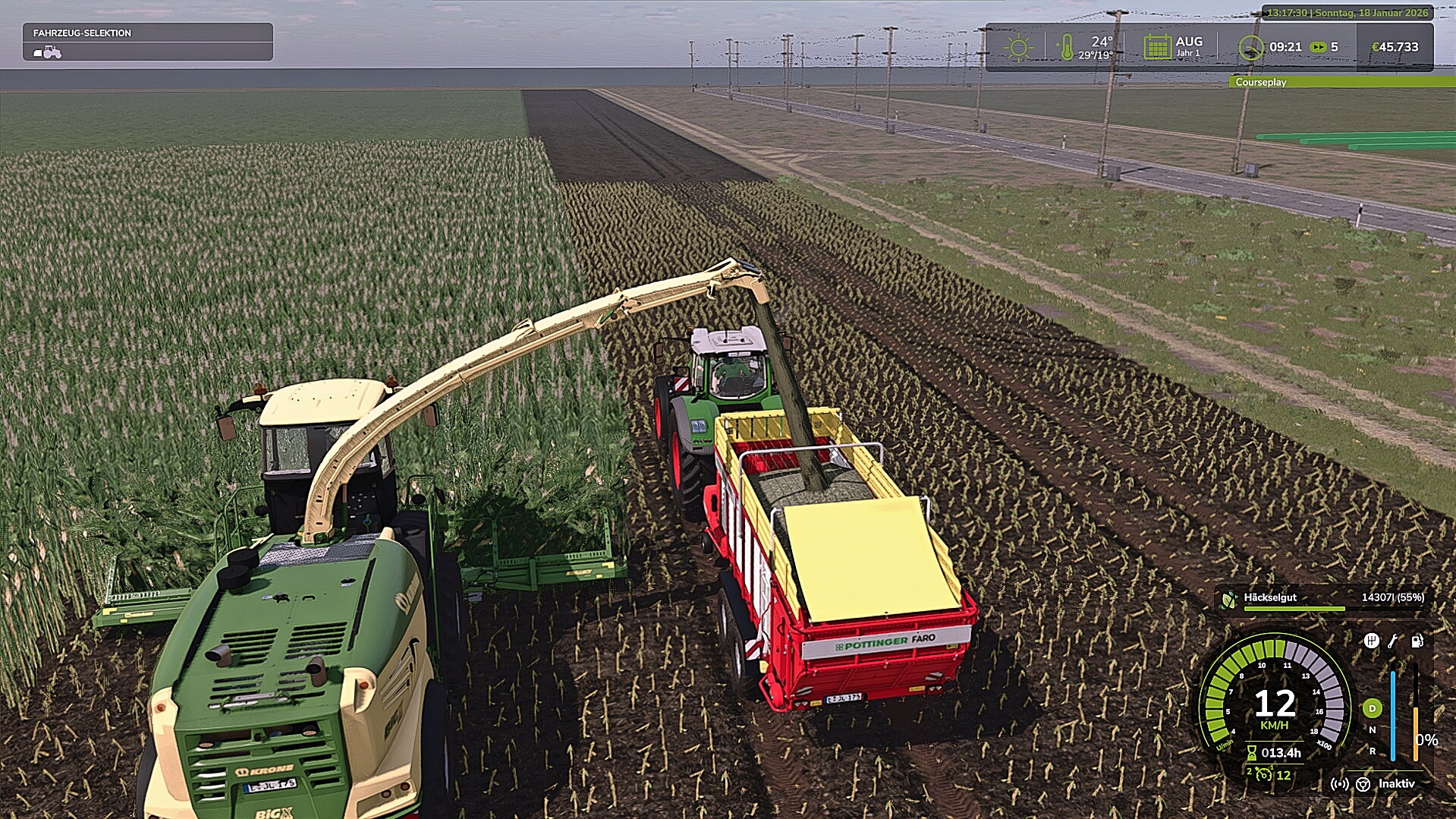Screen dimensions: 1456x819
Task: Switch gear indicator from D to N
Action: 1373,729
